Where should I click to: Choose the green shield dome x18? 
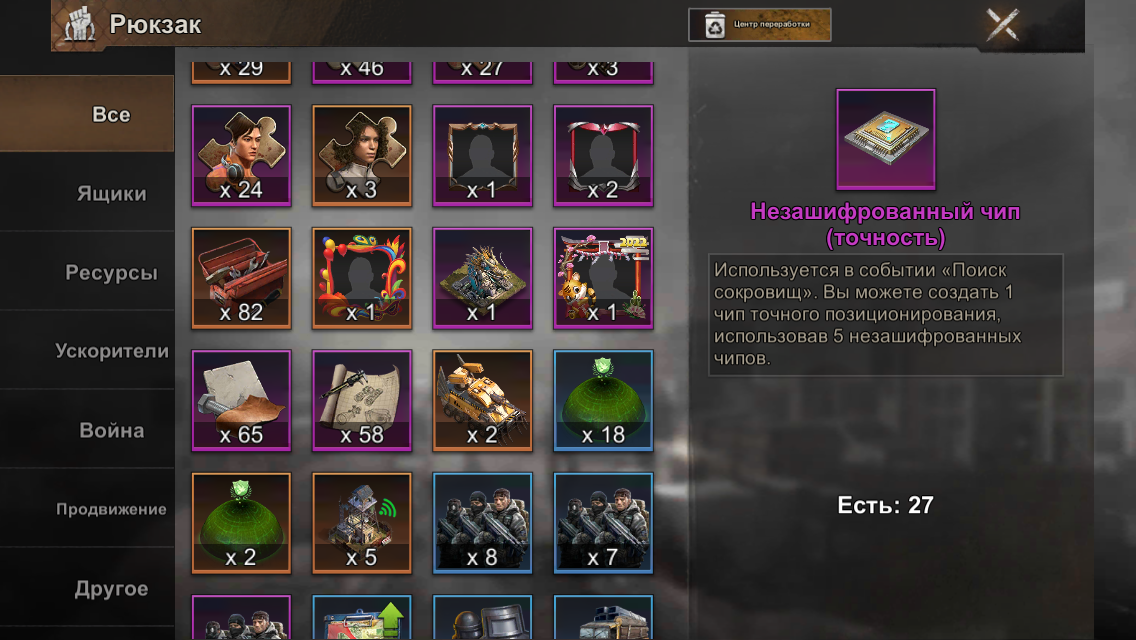603,400
